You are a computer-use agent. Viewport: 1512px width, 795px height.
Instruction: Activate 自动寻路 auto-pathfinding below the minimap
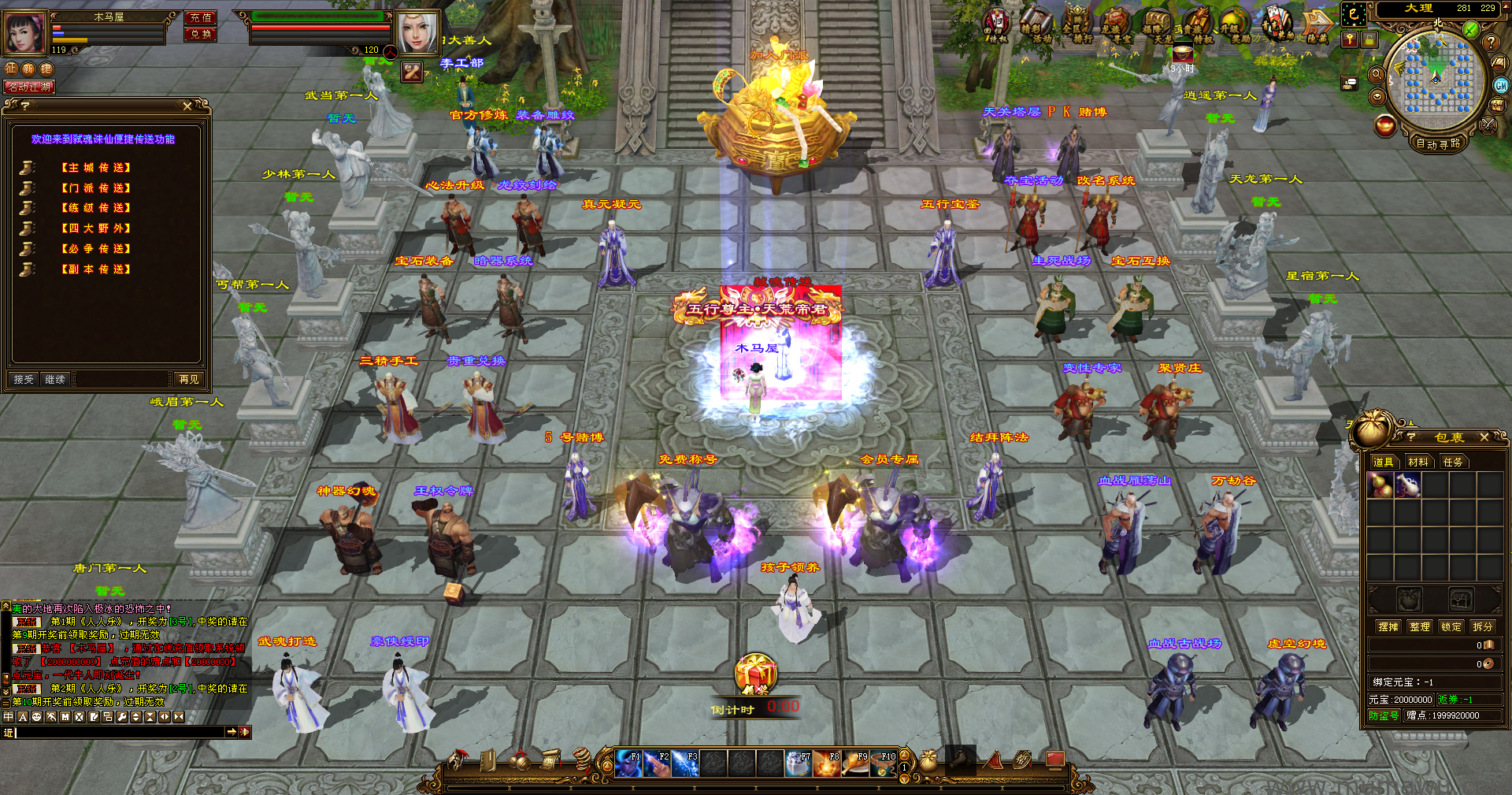(1438, 143)
